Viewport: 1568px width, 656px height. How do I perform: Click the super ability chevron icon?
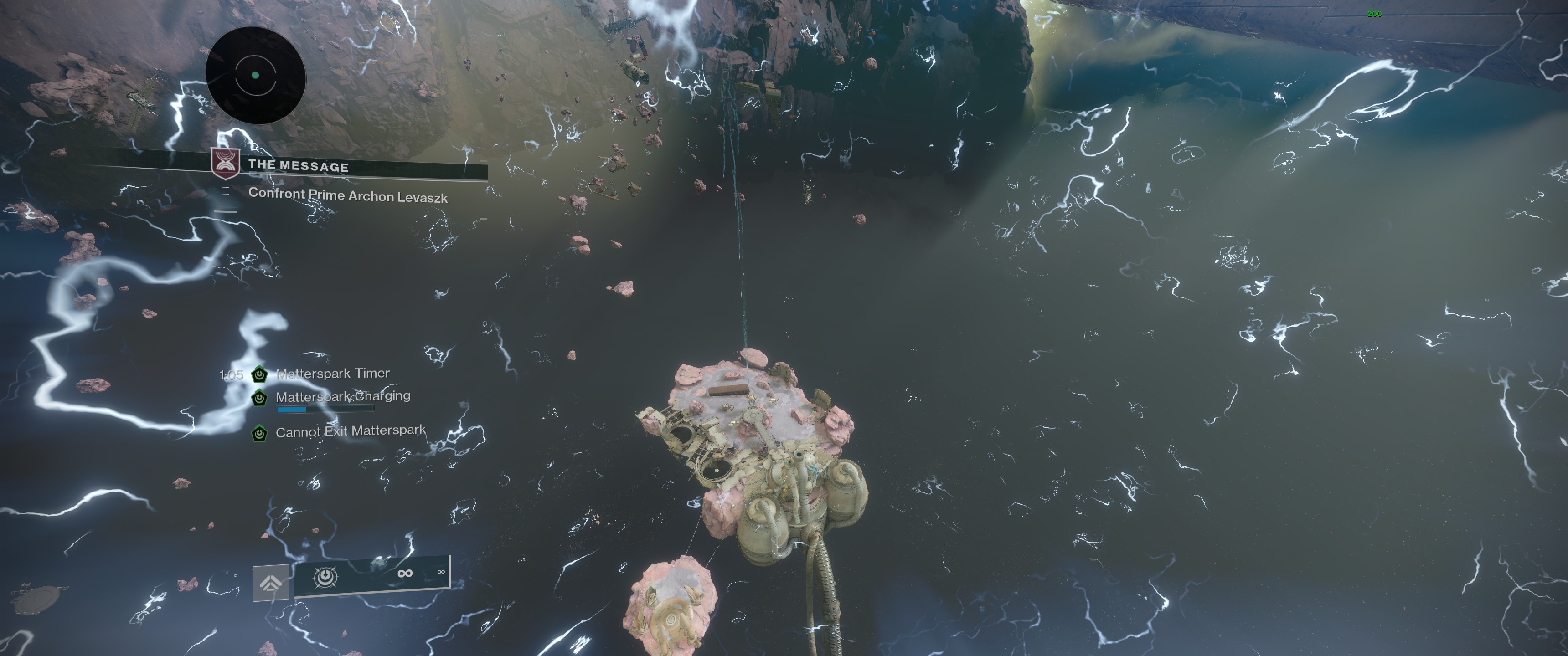click(270, 582)
